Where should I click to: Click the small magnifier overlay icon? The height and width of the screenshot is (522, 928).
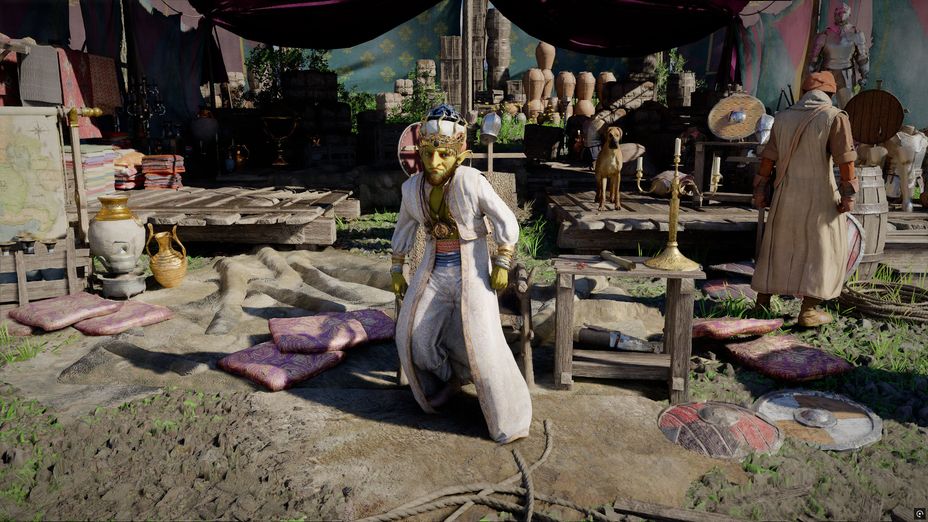[919, 513]
